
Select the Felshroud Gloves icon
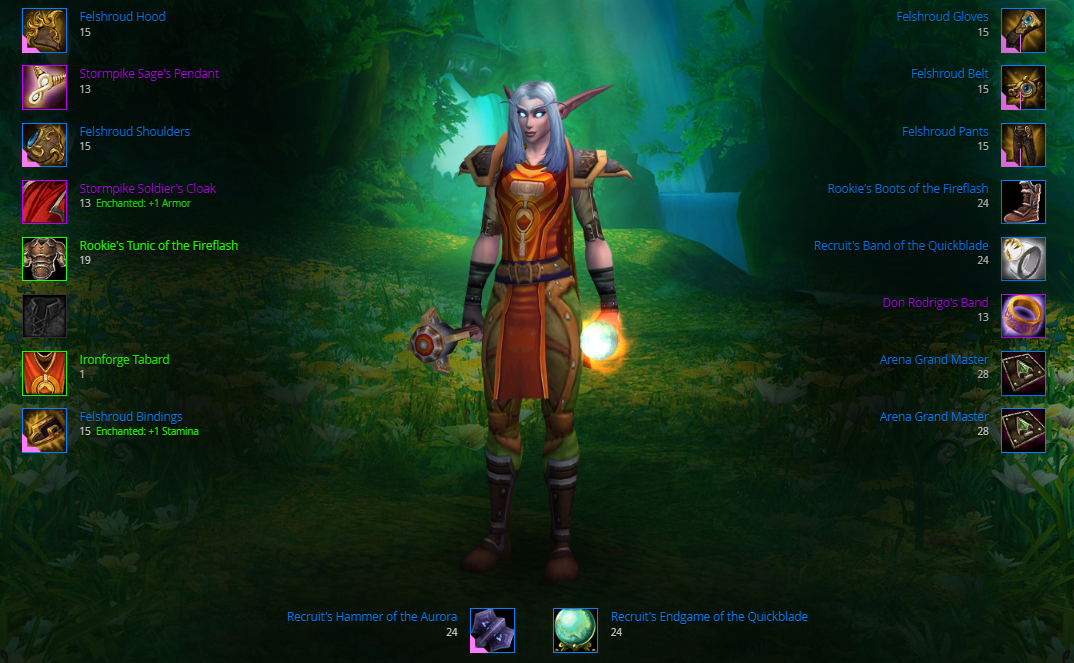coord(1023,30)
